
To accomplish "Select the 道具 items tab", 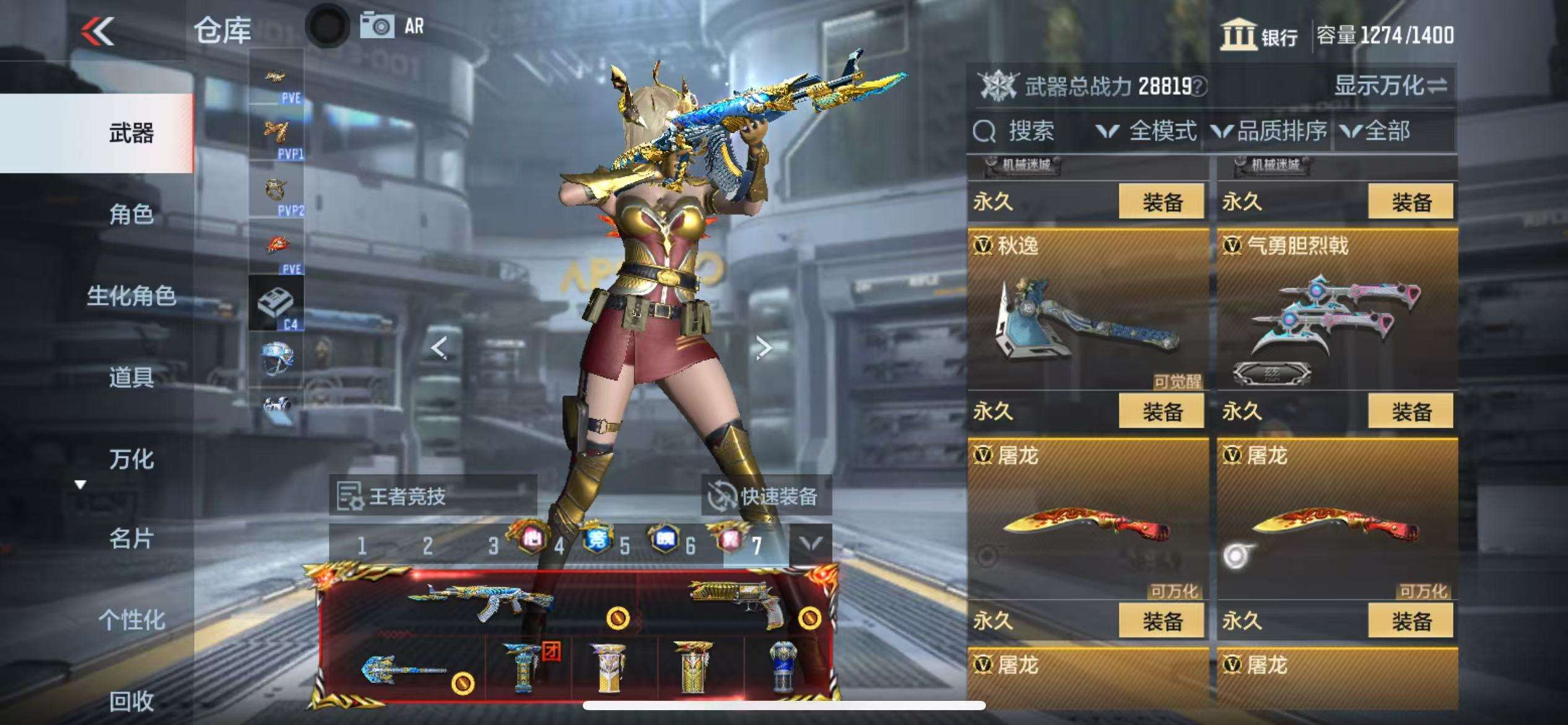I will tap(131, 377).
